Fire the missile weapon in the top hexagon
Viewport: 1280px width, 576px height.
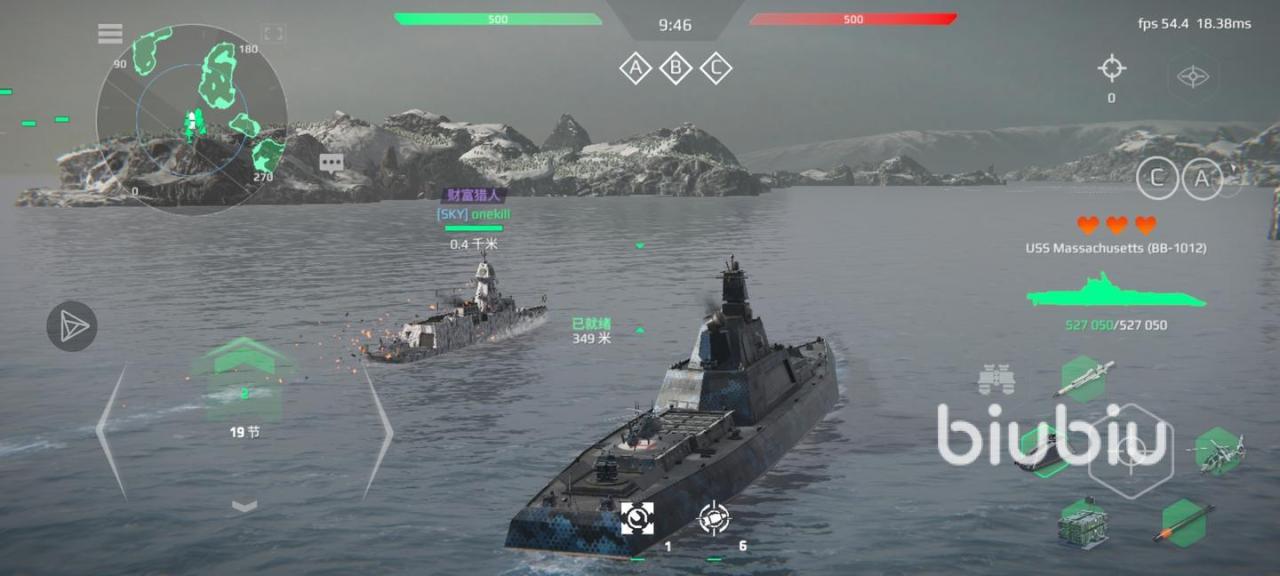click(1082, 377)
